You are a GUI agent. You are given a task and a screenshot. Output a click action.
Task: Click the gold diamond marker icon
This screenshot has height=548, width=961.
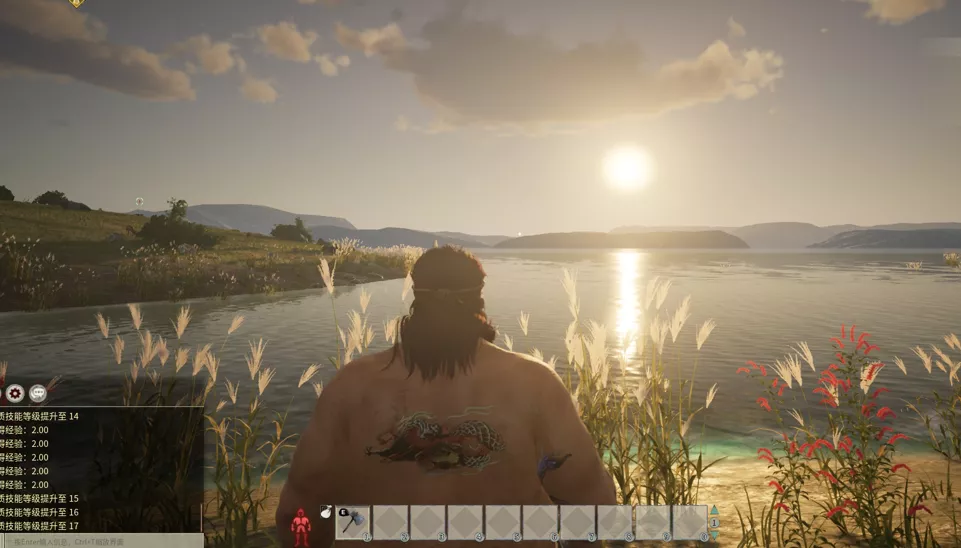click(x=77, y=3)
